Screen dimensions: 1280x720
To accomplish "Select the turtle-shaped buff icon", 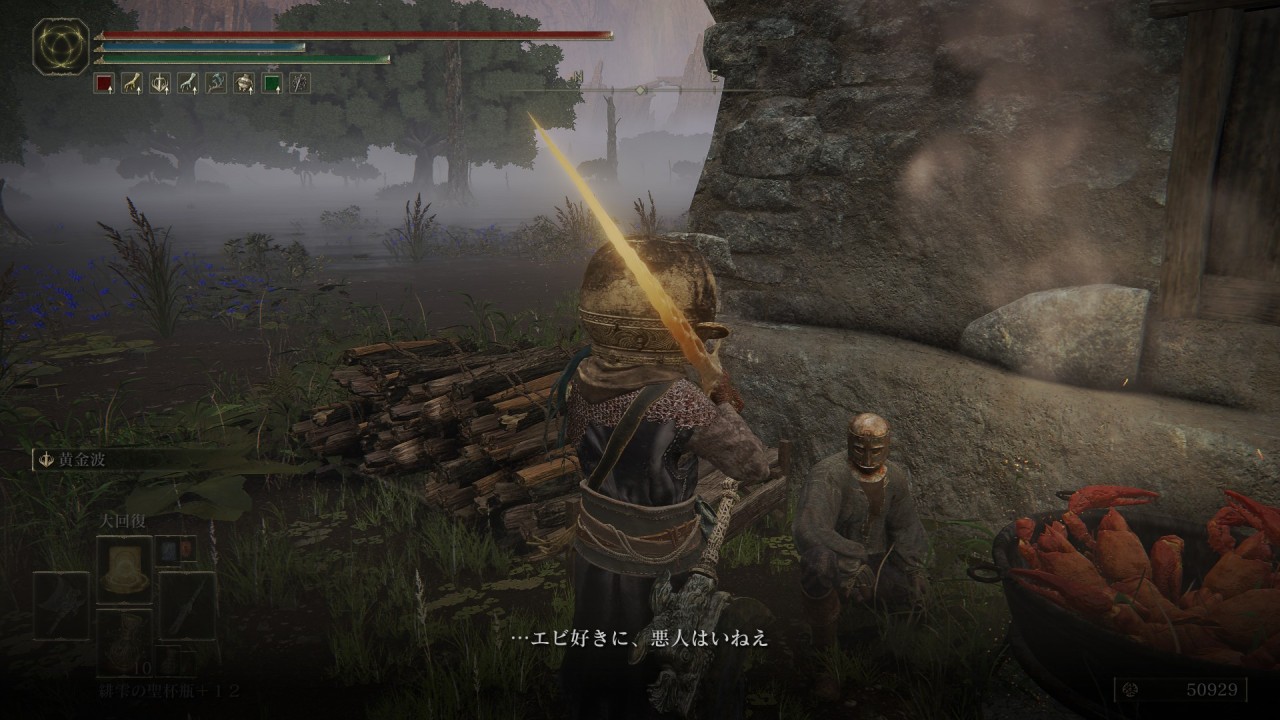I will pos(243,83).
